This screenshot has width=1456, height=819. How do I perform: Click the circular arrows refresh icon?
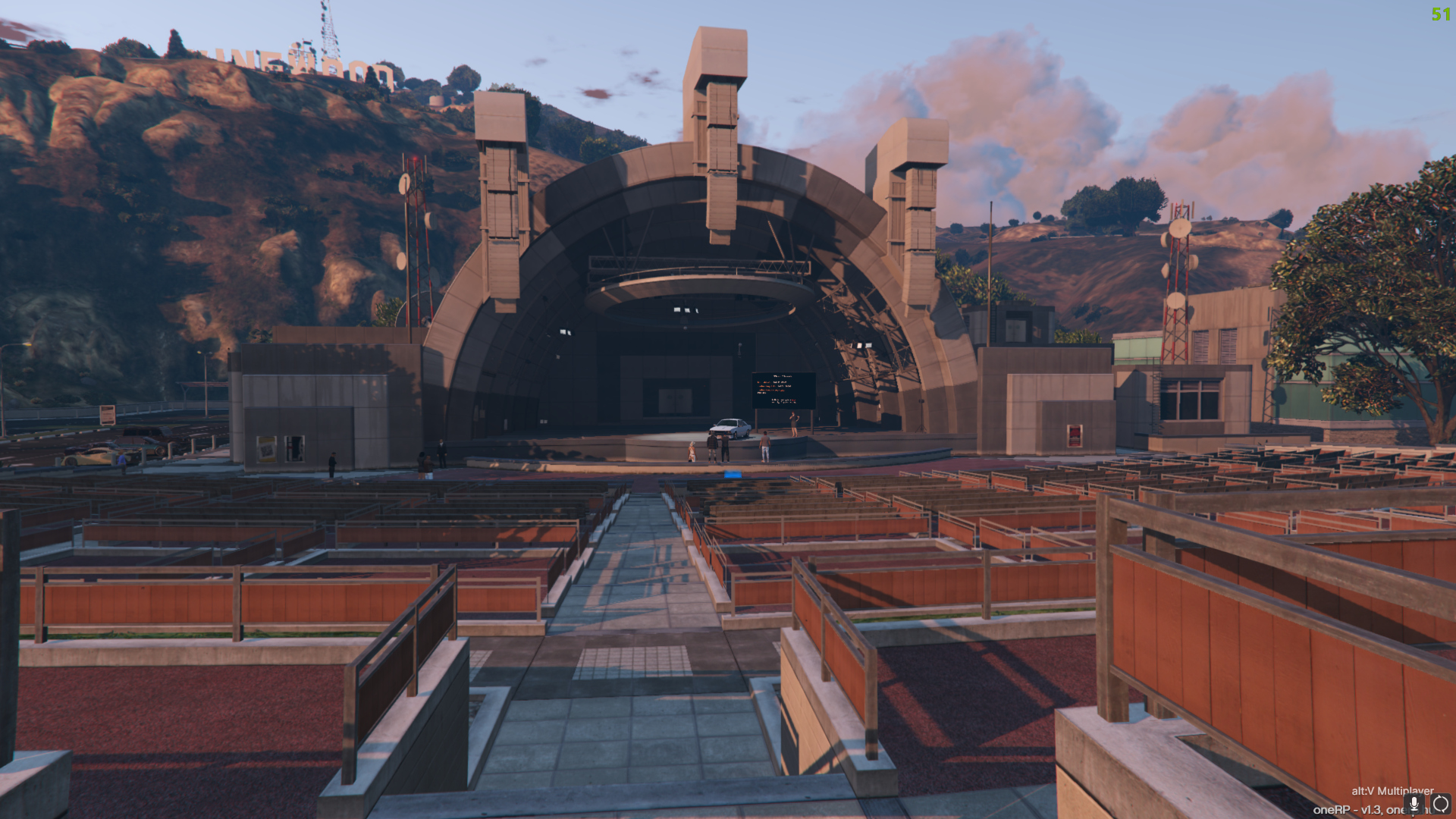pyautogui.click(x=1440, y=804)
